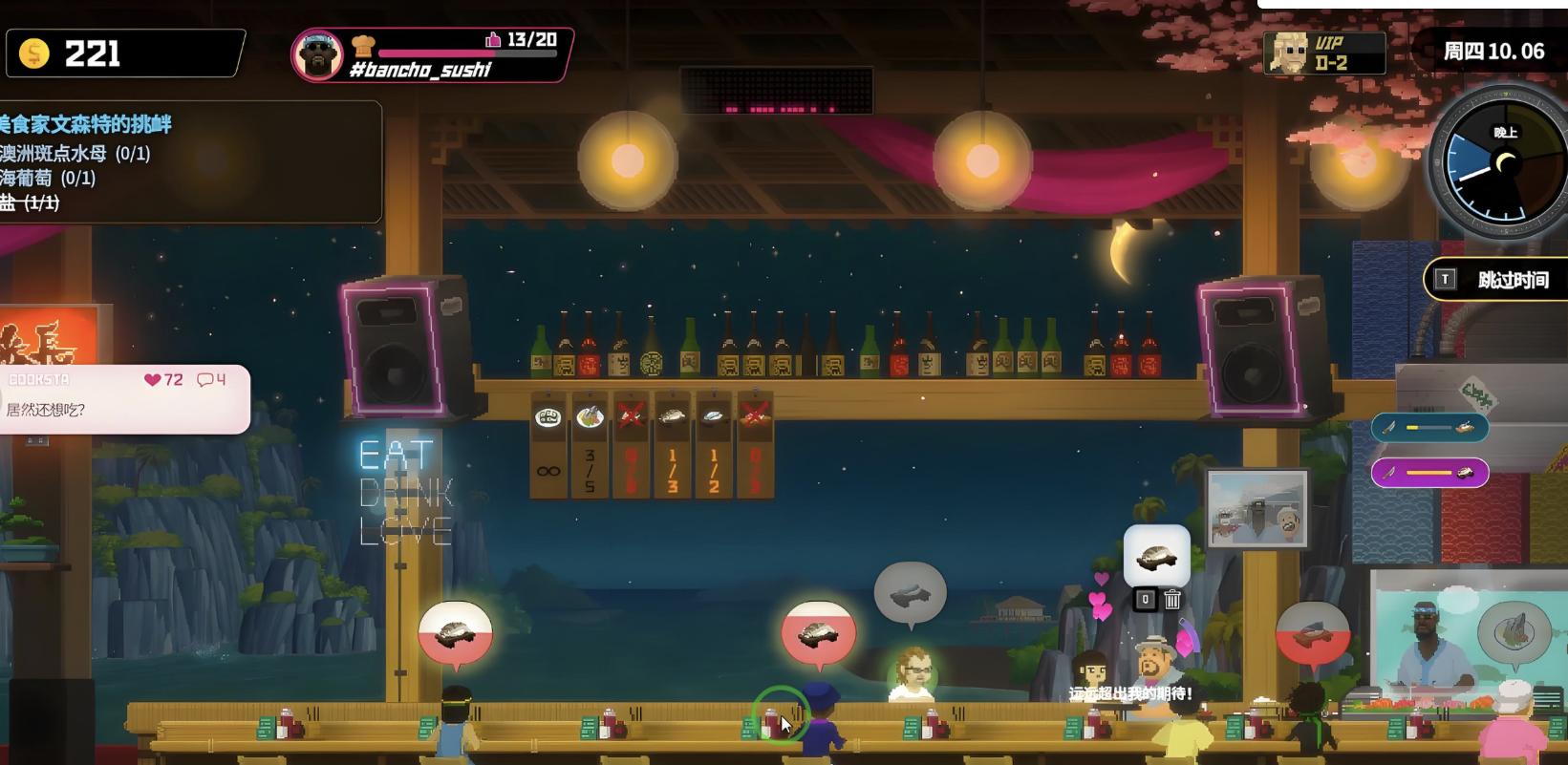Click the grey order bubble above blonde customer
Viewport: 1568px width, 765px height.
point(910,593)
